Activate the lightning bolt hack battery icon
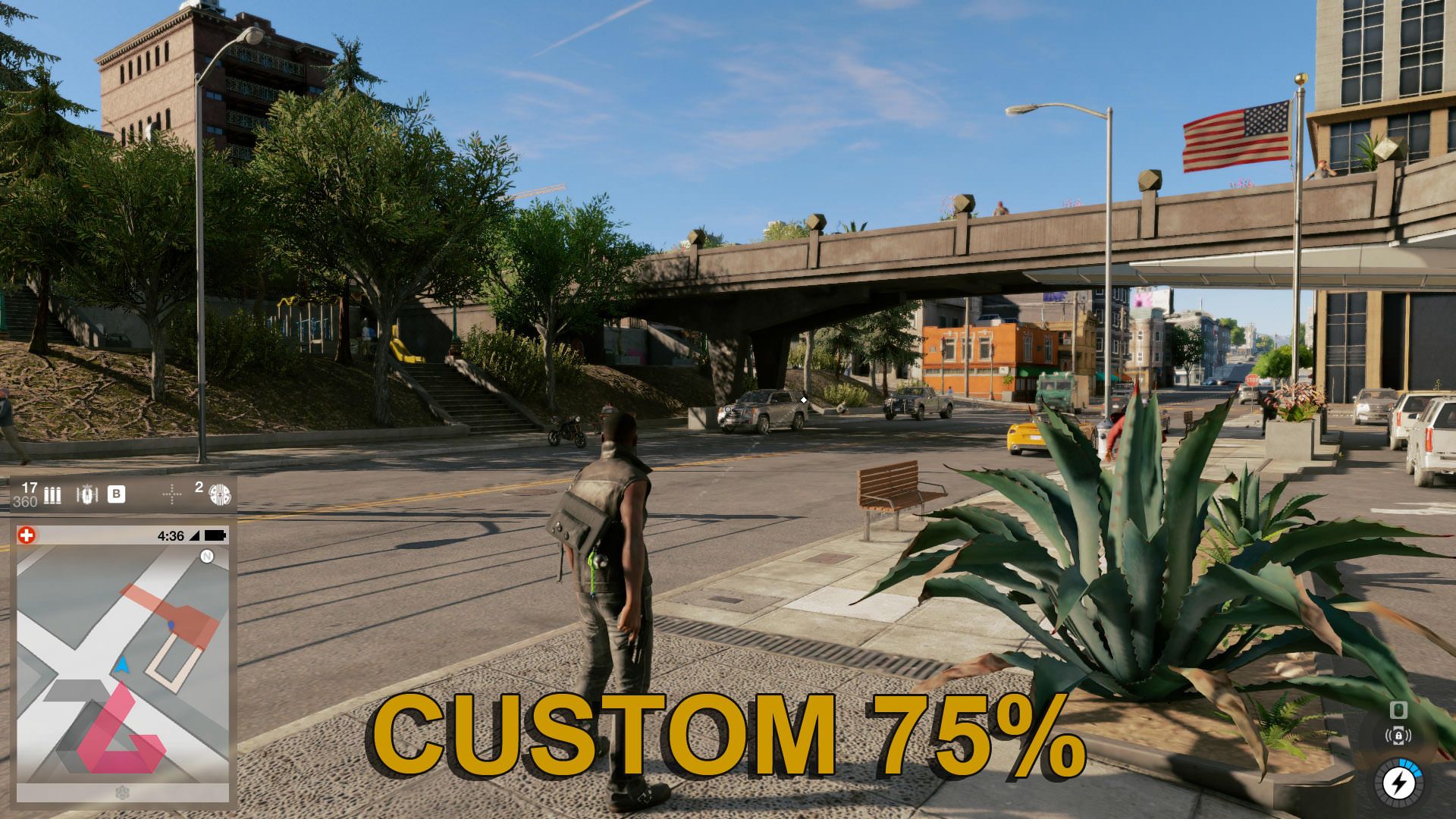 coord(1398,782)
